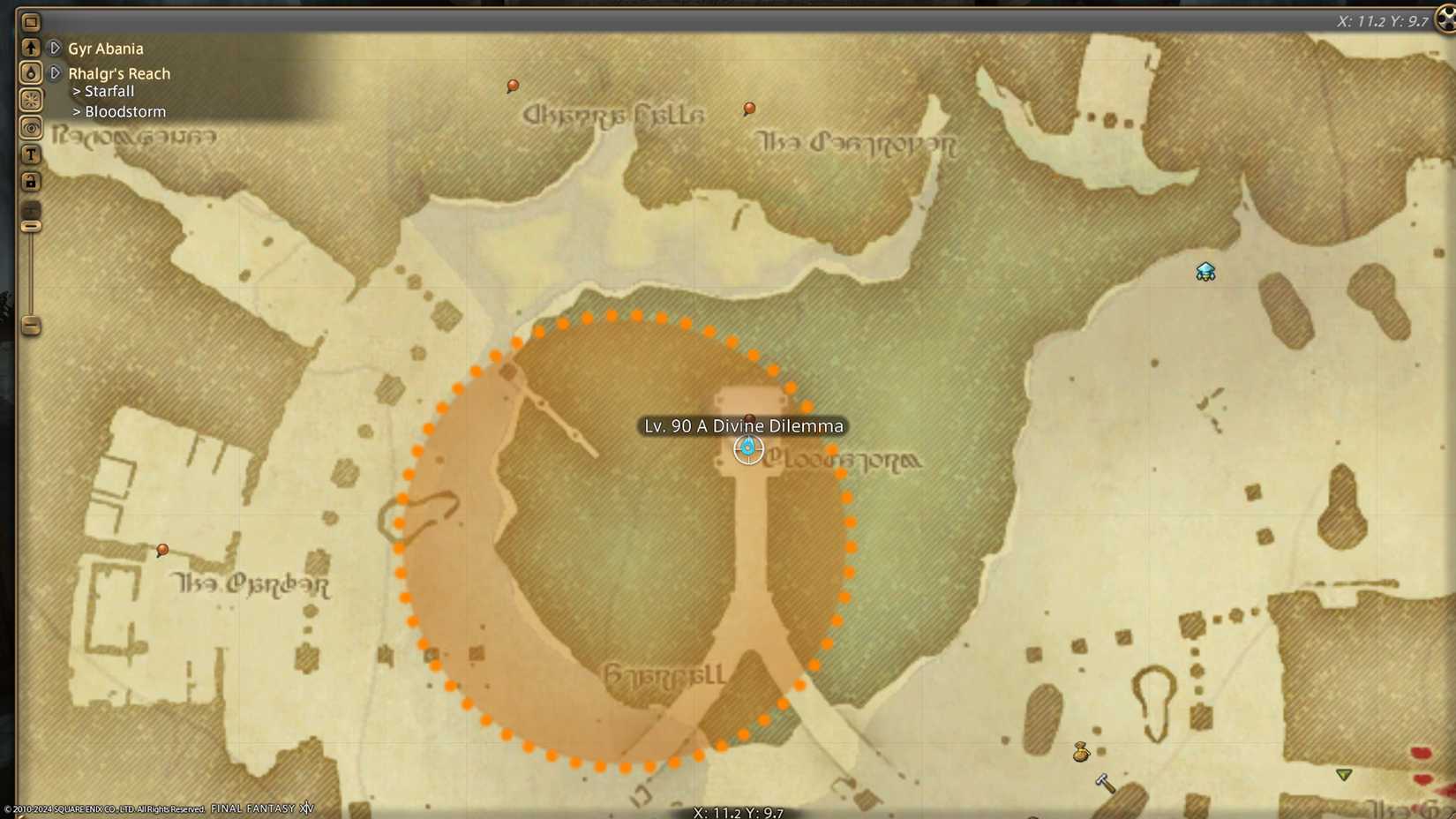The image size is (1456, 819).
Task: Toggle the map lock with the padlock icon
Action: (31, 181)
